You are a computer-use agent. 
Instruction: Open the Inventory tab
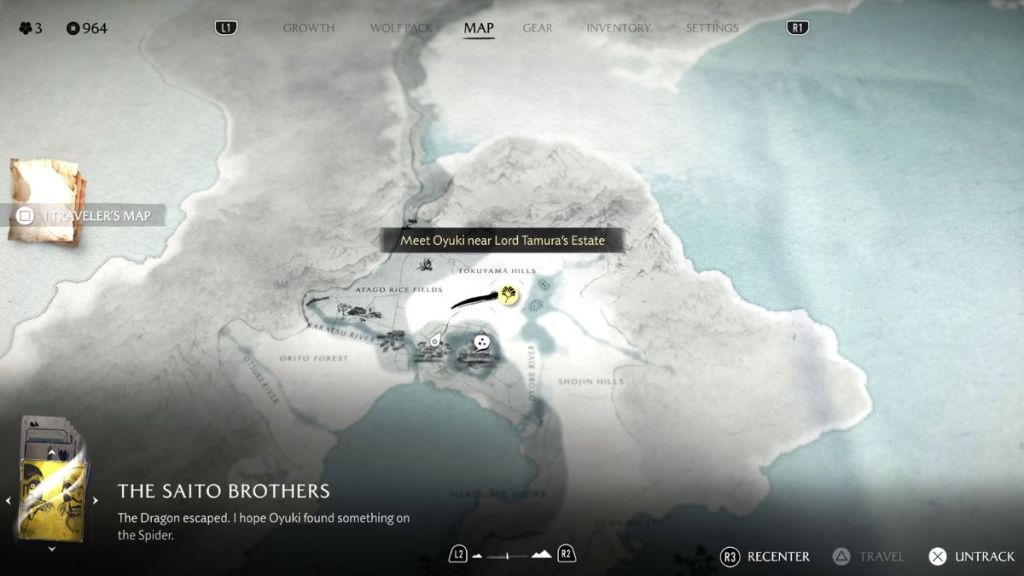(x=618, y=28)
